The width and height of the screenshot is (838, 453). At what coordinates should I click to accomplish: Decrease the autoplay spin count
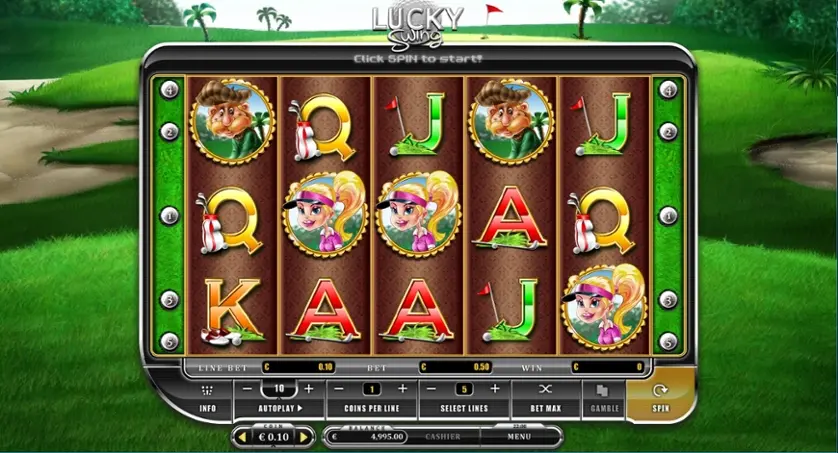point(248,388)
